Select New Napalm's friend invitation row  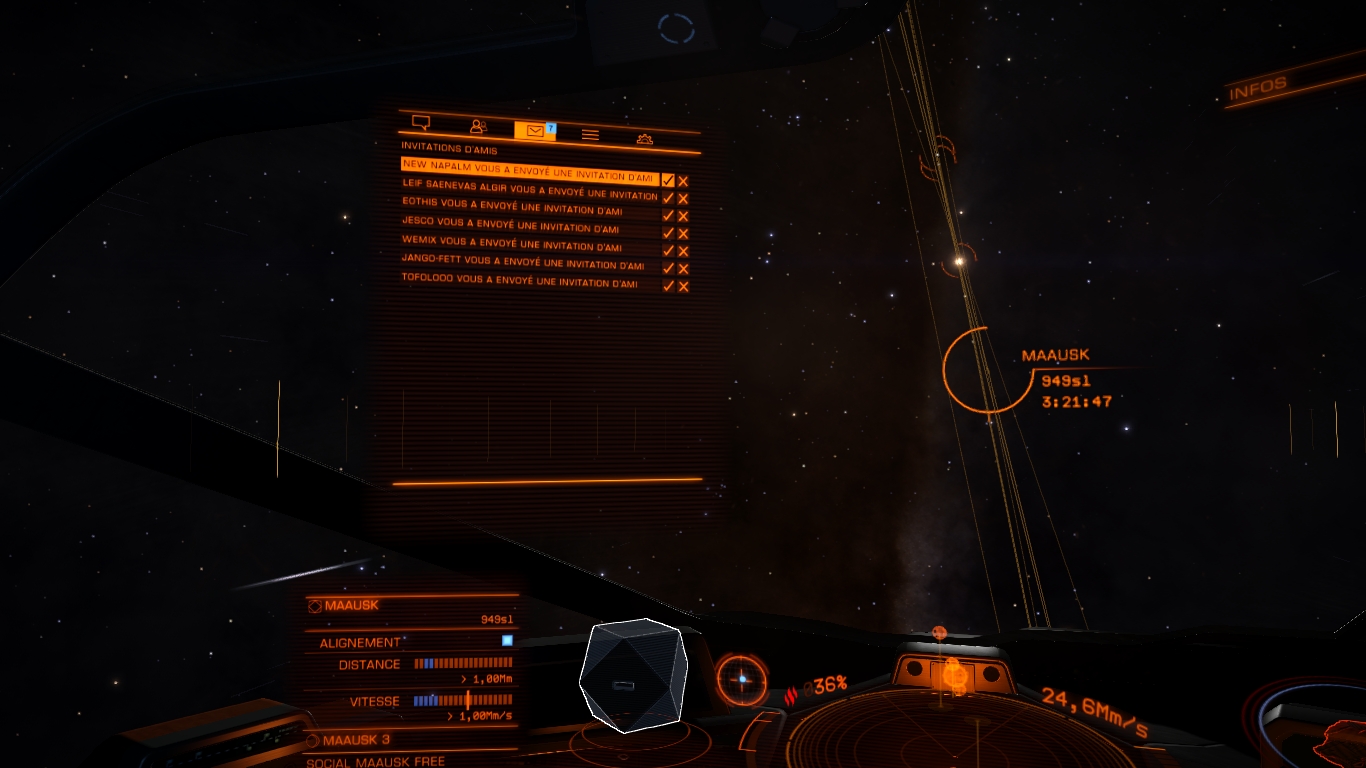[x=528, y=170]
